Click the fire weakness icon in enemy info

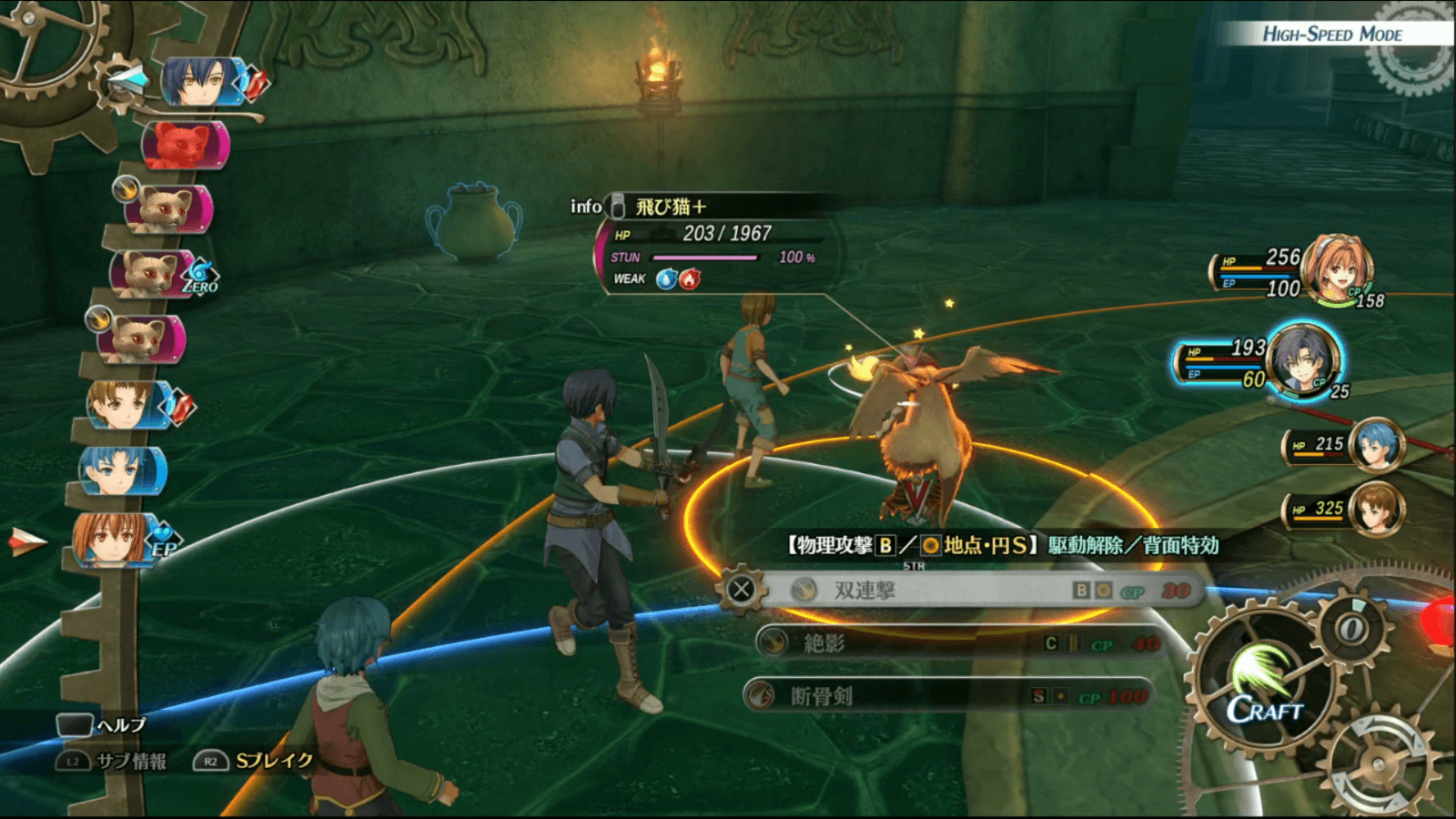pos(690,279)
